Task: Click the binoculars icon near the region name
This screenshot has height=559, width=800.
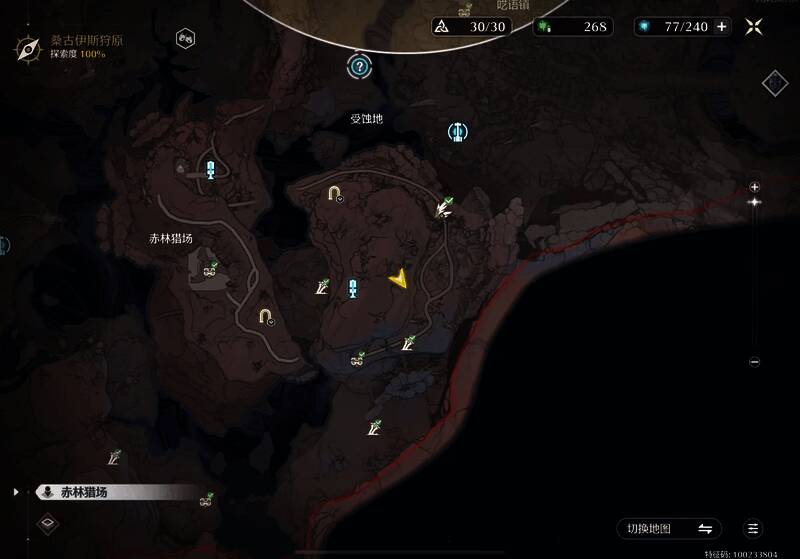Action: (x=185, y=39)
